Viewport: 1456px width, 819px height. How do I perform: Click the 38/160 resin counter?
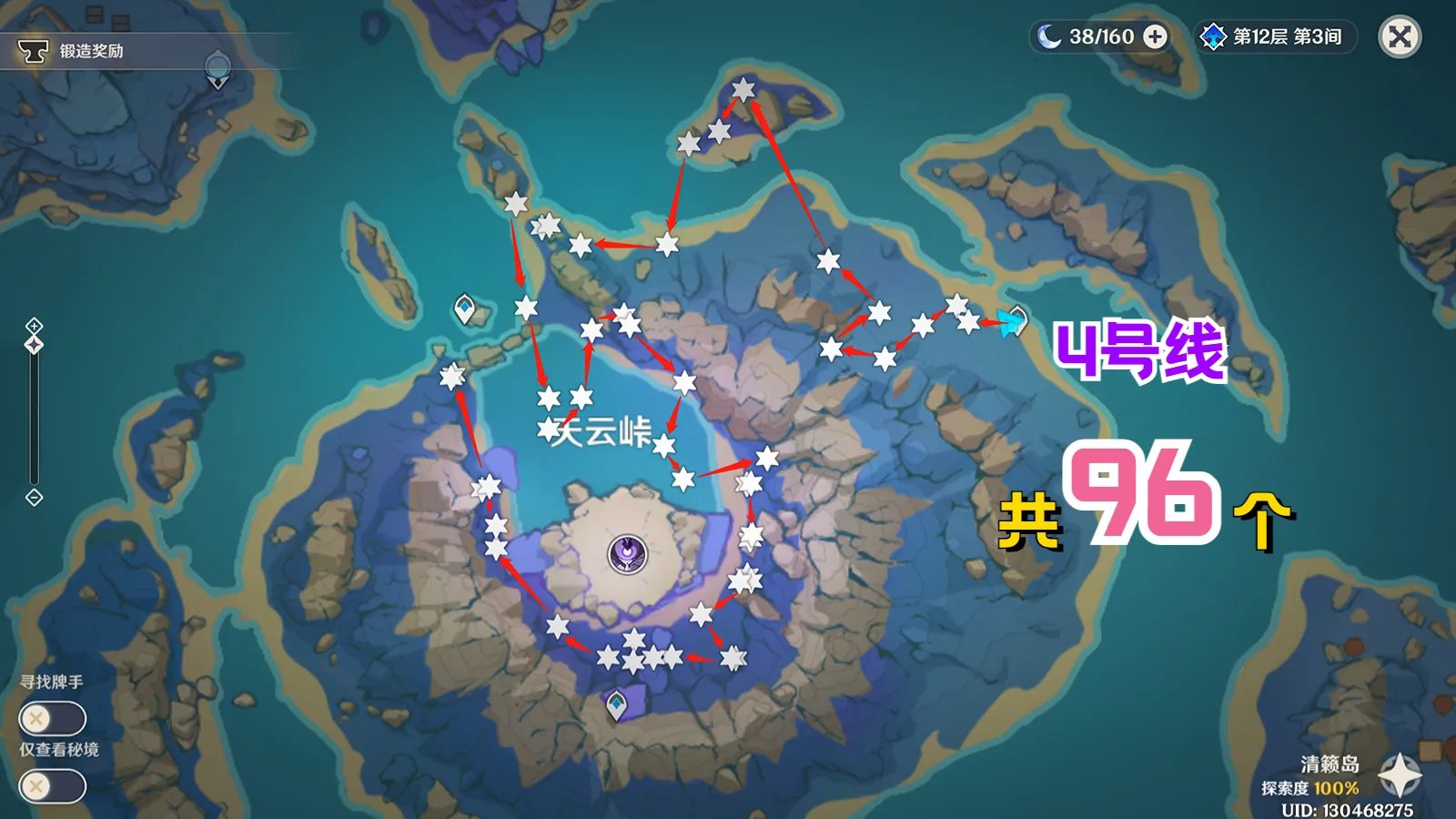click(1100, 38)
